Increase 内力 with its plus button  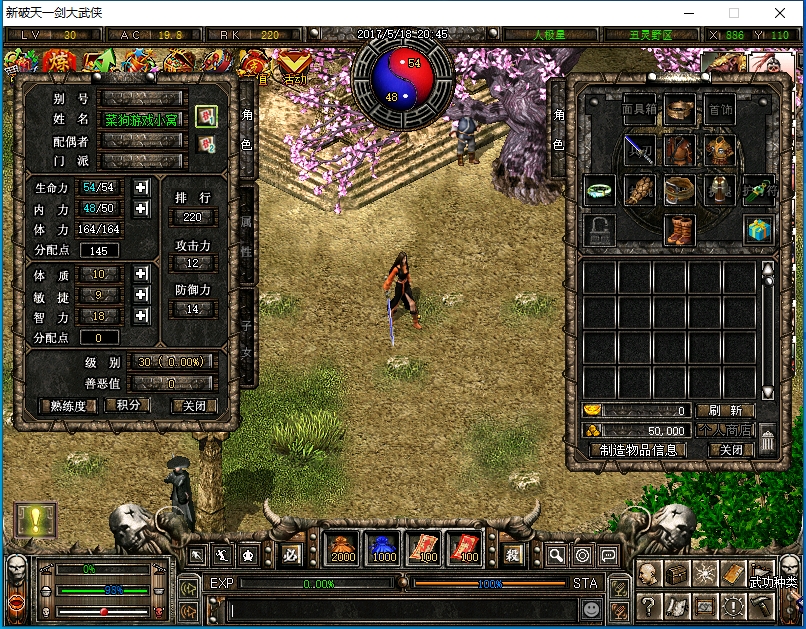(141, 208)
